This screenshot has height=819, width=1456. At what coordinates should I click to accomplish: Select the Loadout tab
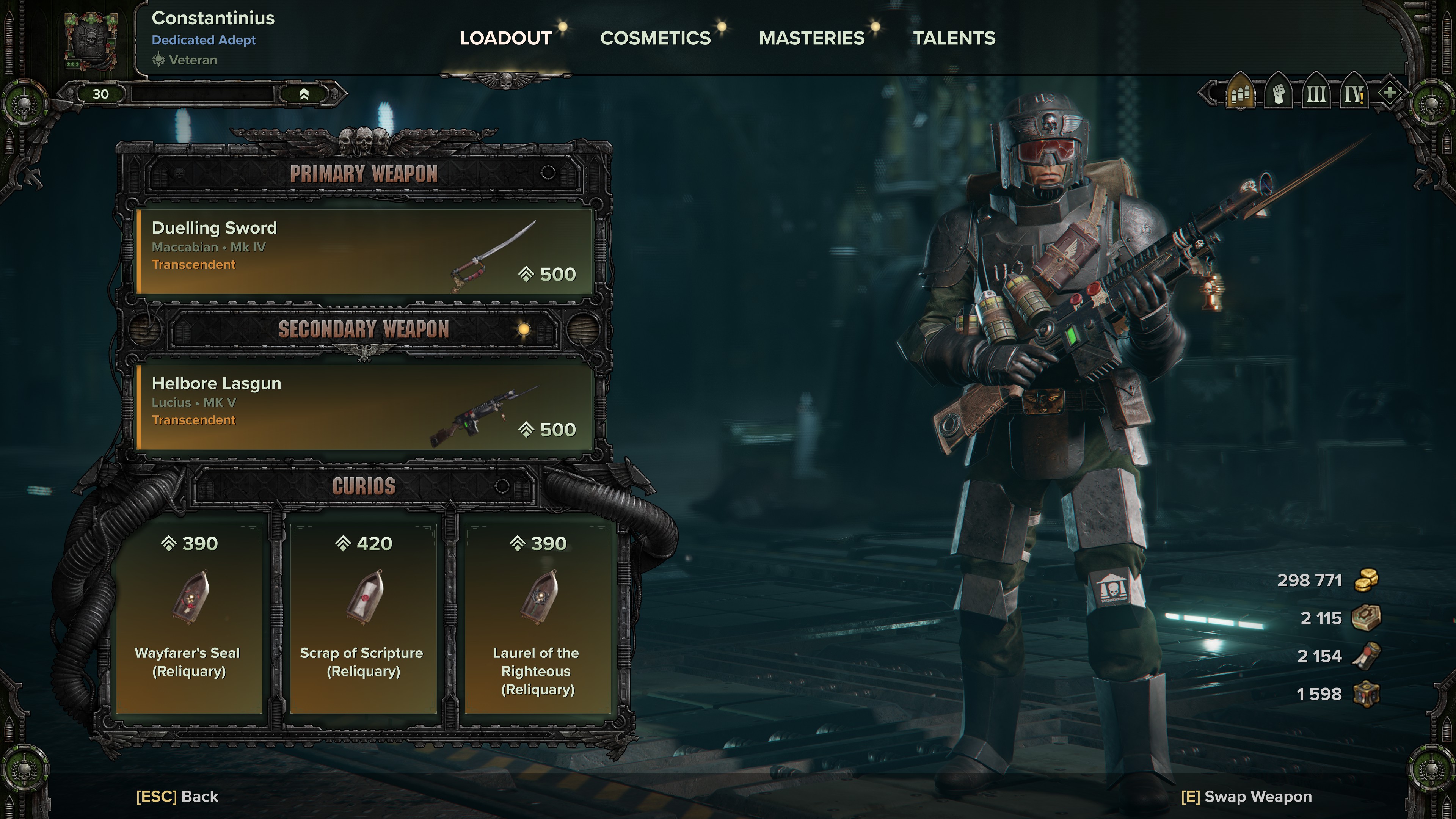pos(505,38)
